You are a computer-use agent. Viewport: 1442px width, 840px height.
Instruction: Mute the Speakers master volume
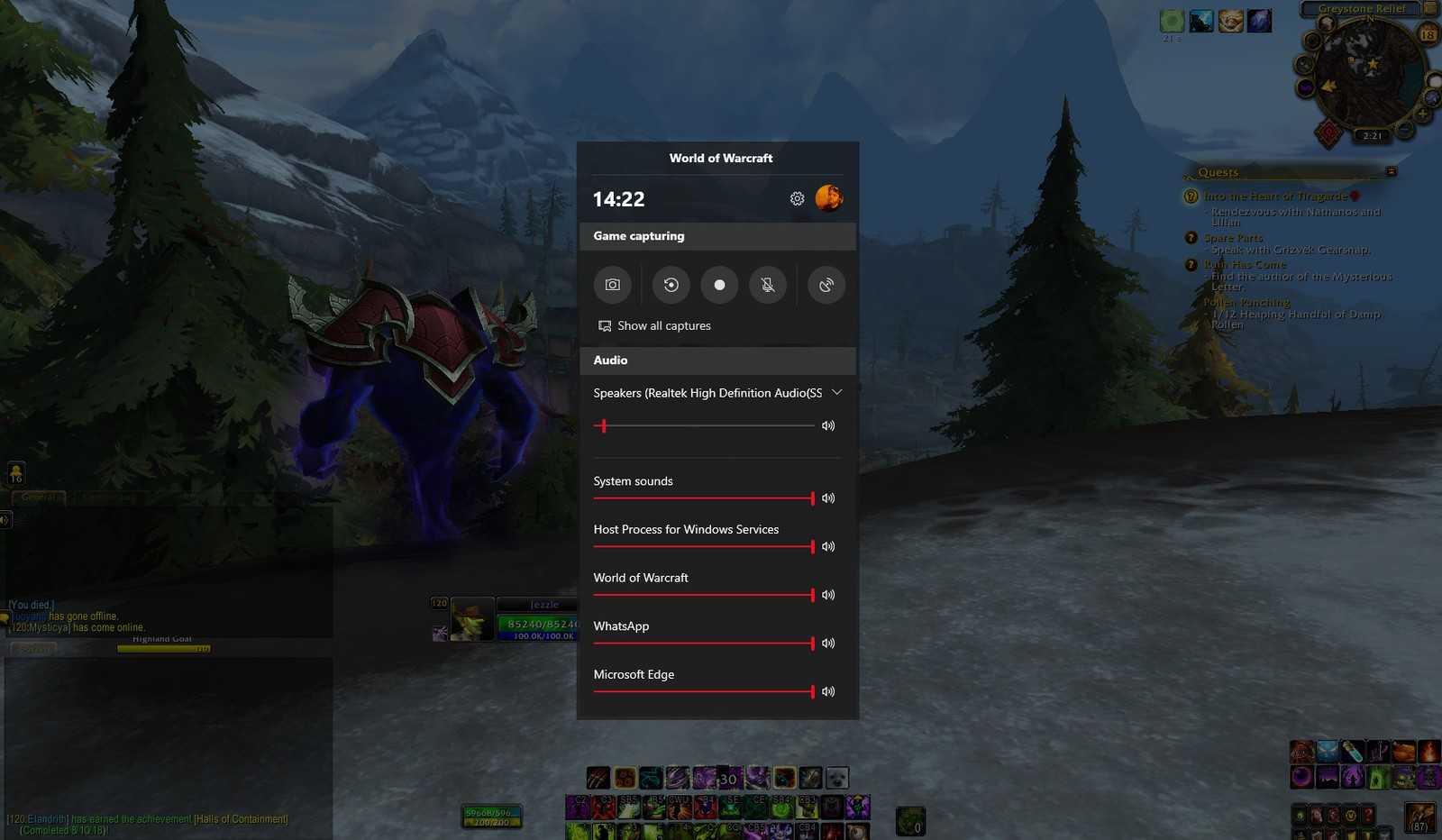[x=828, y=425]
